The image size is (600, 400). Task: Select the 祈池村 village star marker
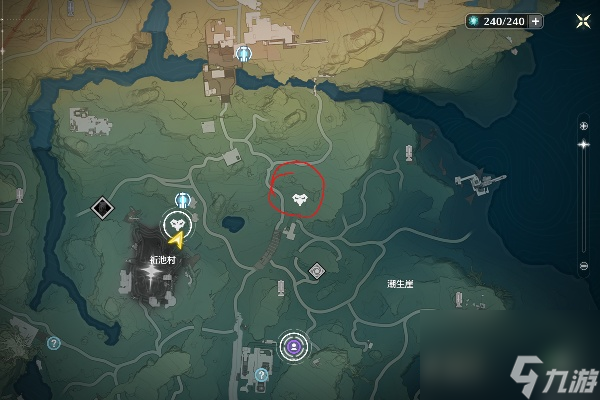point(150,272)
